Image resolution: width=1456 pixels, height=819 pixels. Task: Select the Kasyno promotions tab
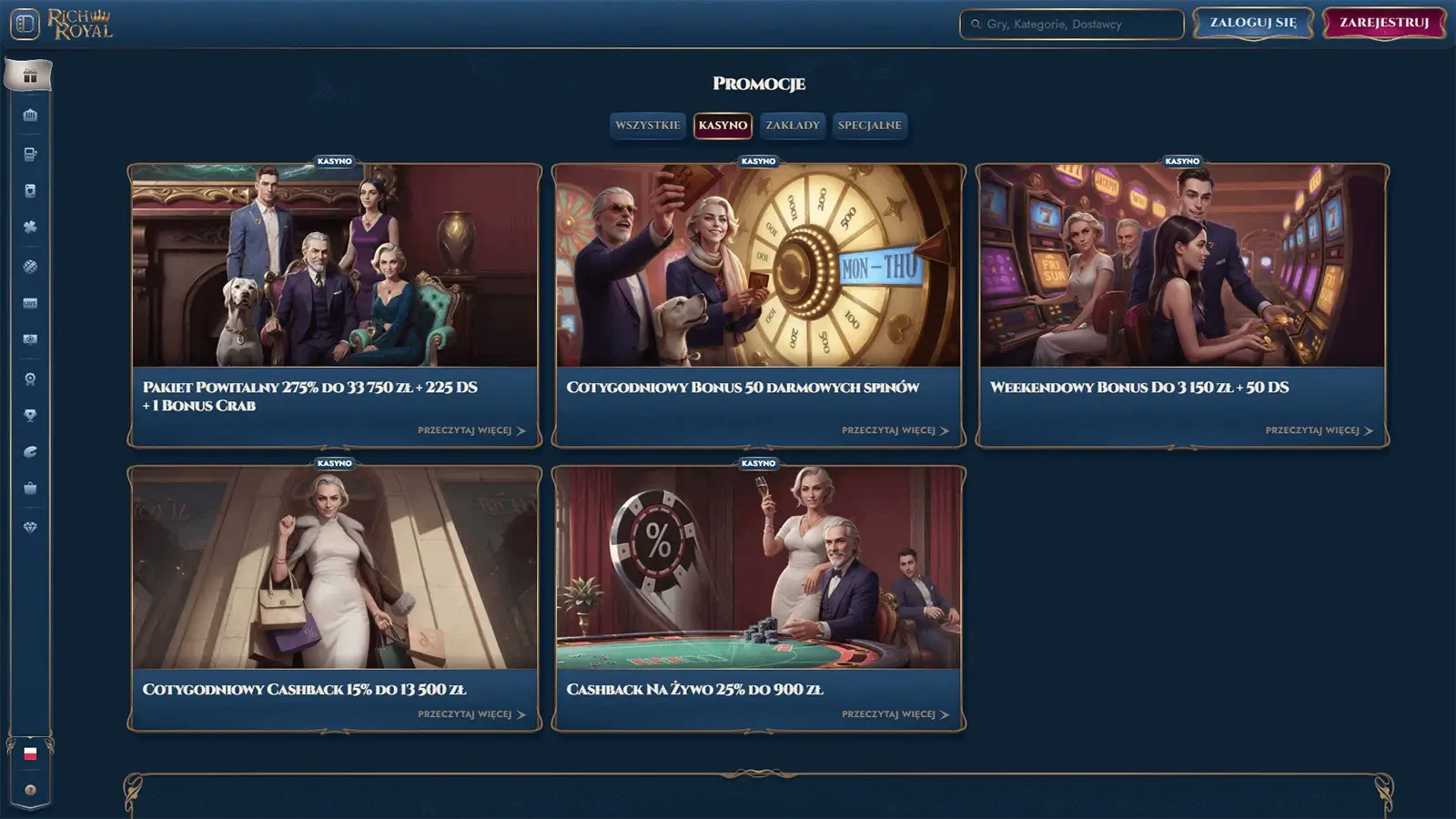click(x=723, y=126)
